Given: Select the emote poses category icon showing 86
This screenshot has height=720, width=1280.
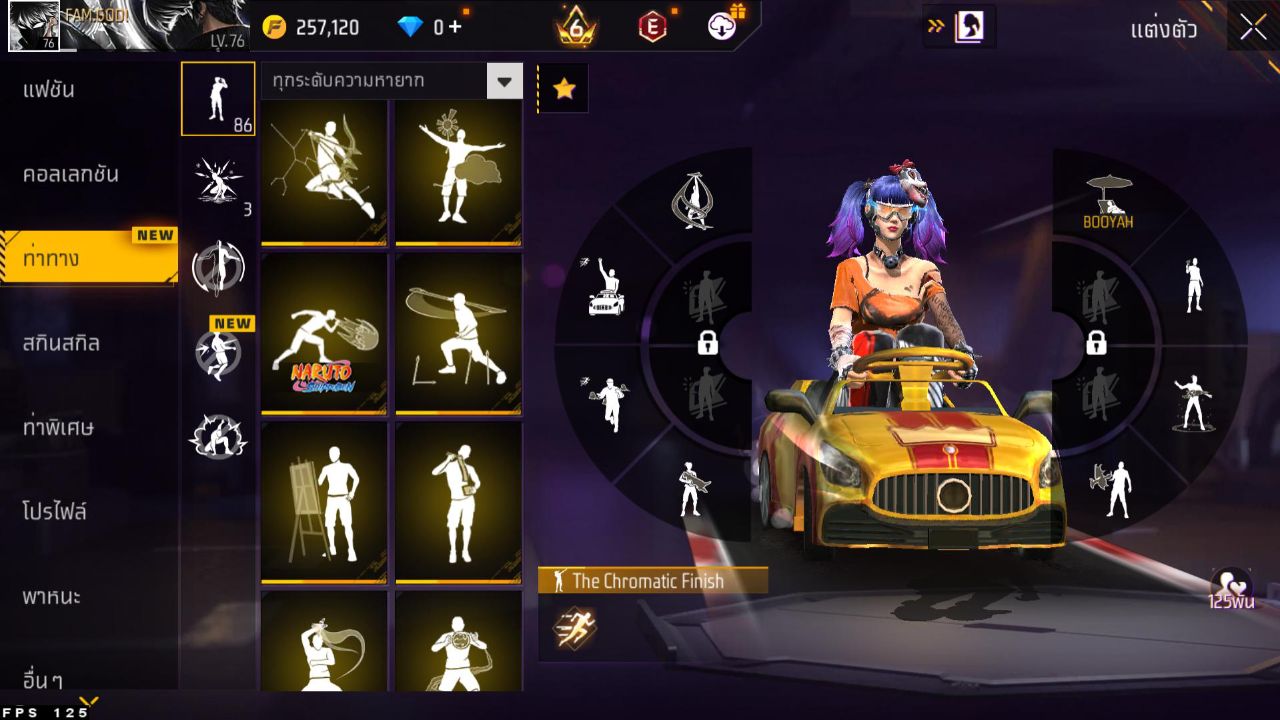Looking at the screenshot, I should click(x=218, y=98).
